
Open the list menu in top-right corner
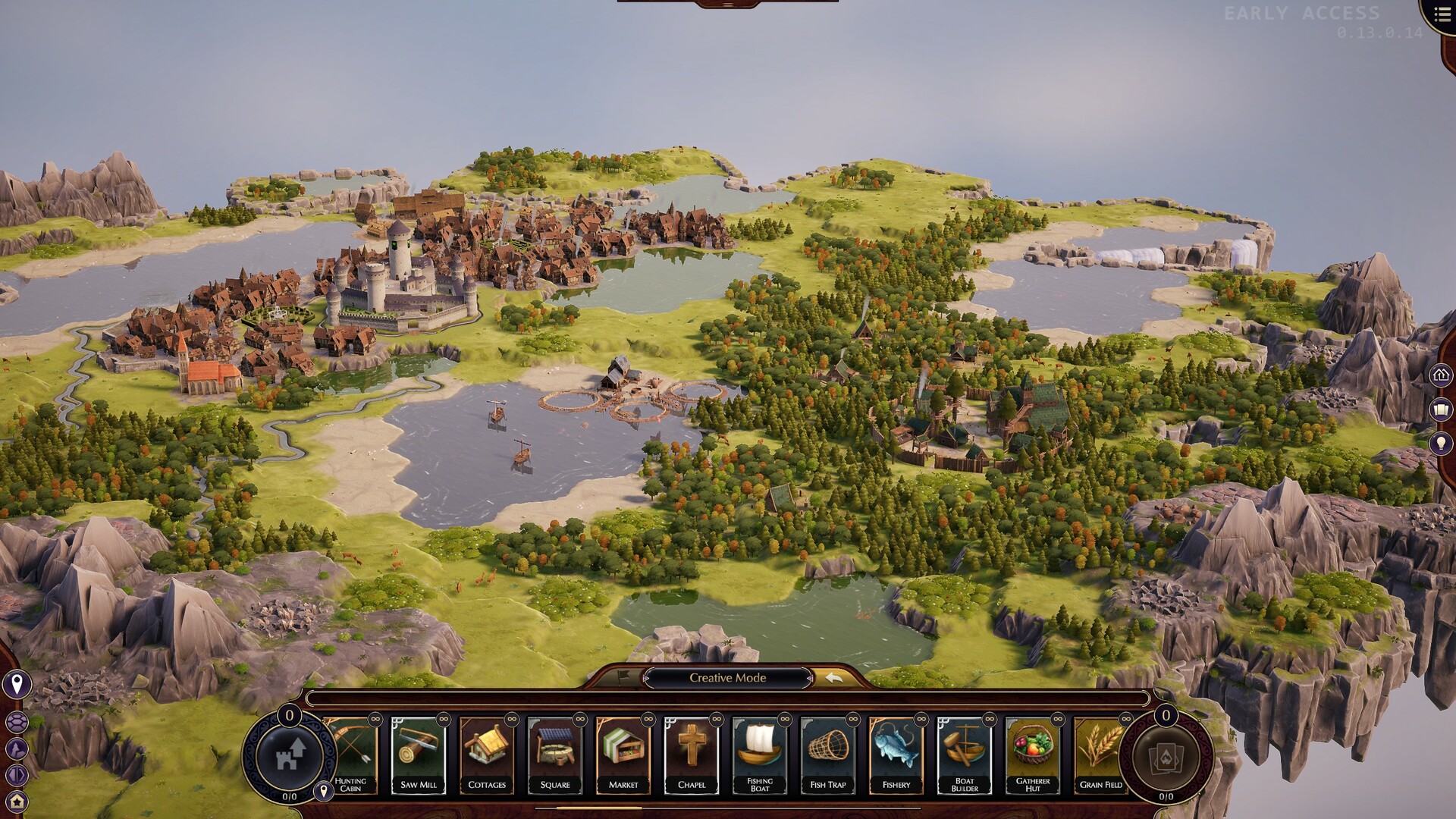(1442, 15)
